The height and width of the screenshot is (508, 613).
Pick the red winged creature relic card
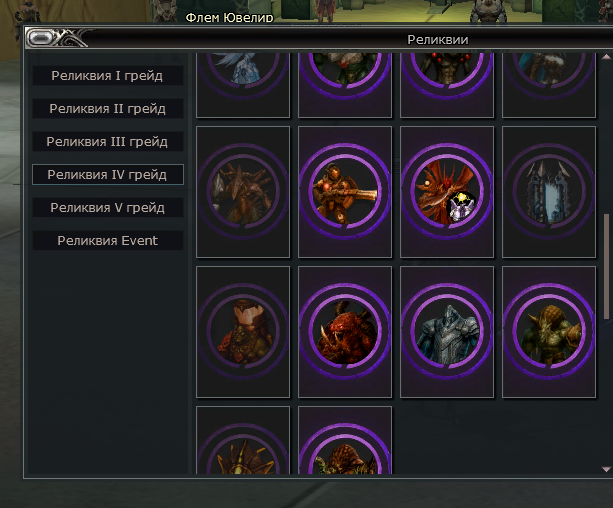(447, 192)
